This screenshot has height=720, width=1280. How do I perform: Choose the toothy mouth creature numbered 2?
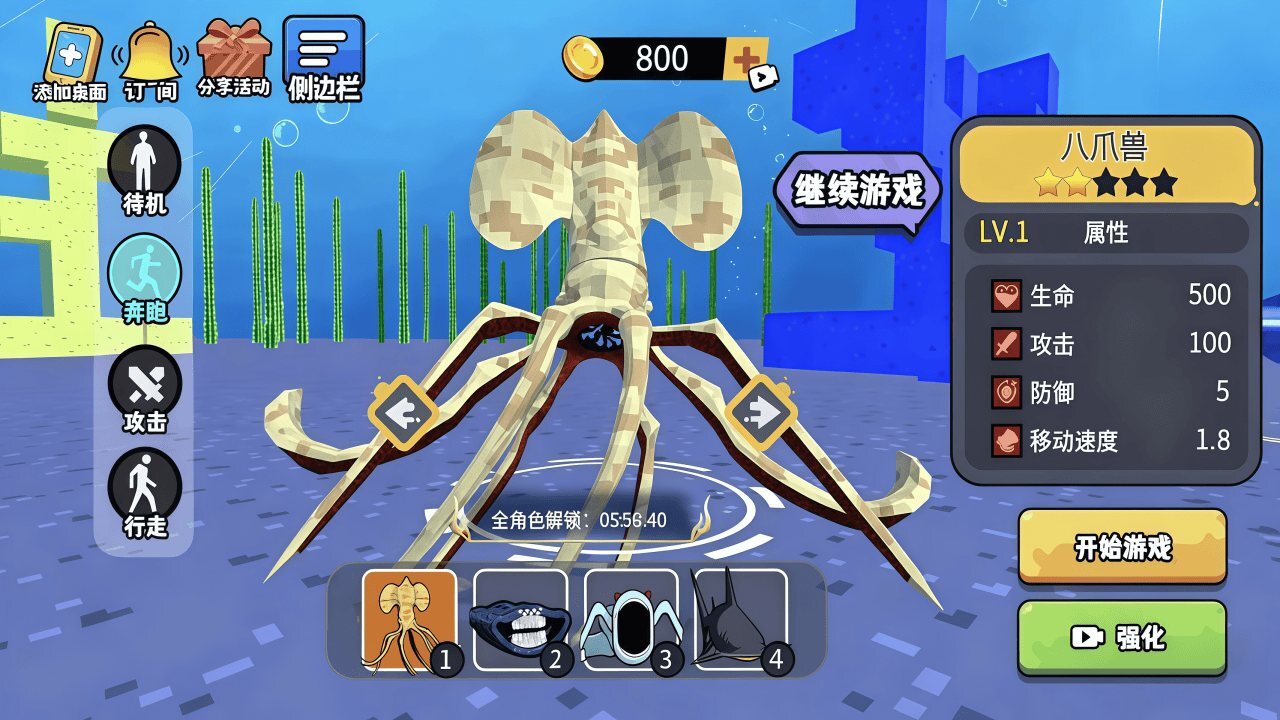click(x=520, y=619)
